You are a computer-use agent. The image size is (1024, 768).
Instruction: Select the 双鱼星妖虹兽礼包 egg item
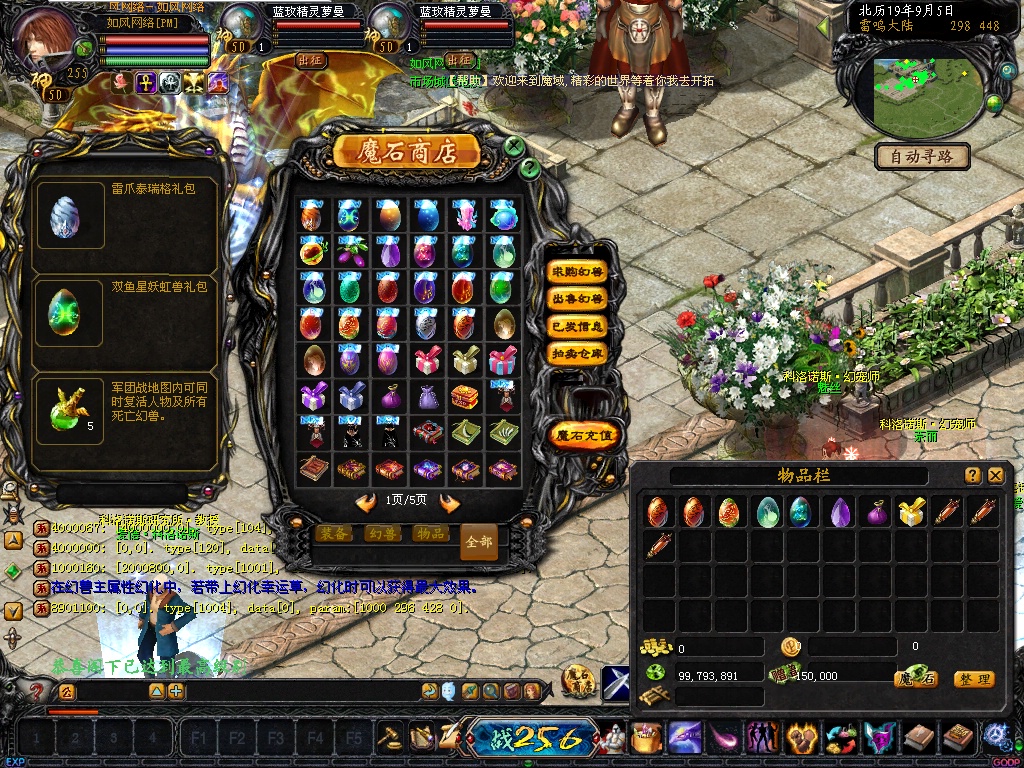[x=65, y=312]
